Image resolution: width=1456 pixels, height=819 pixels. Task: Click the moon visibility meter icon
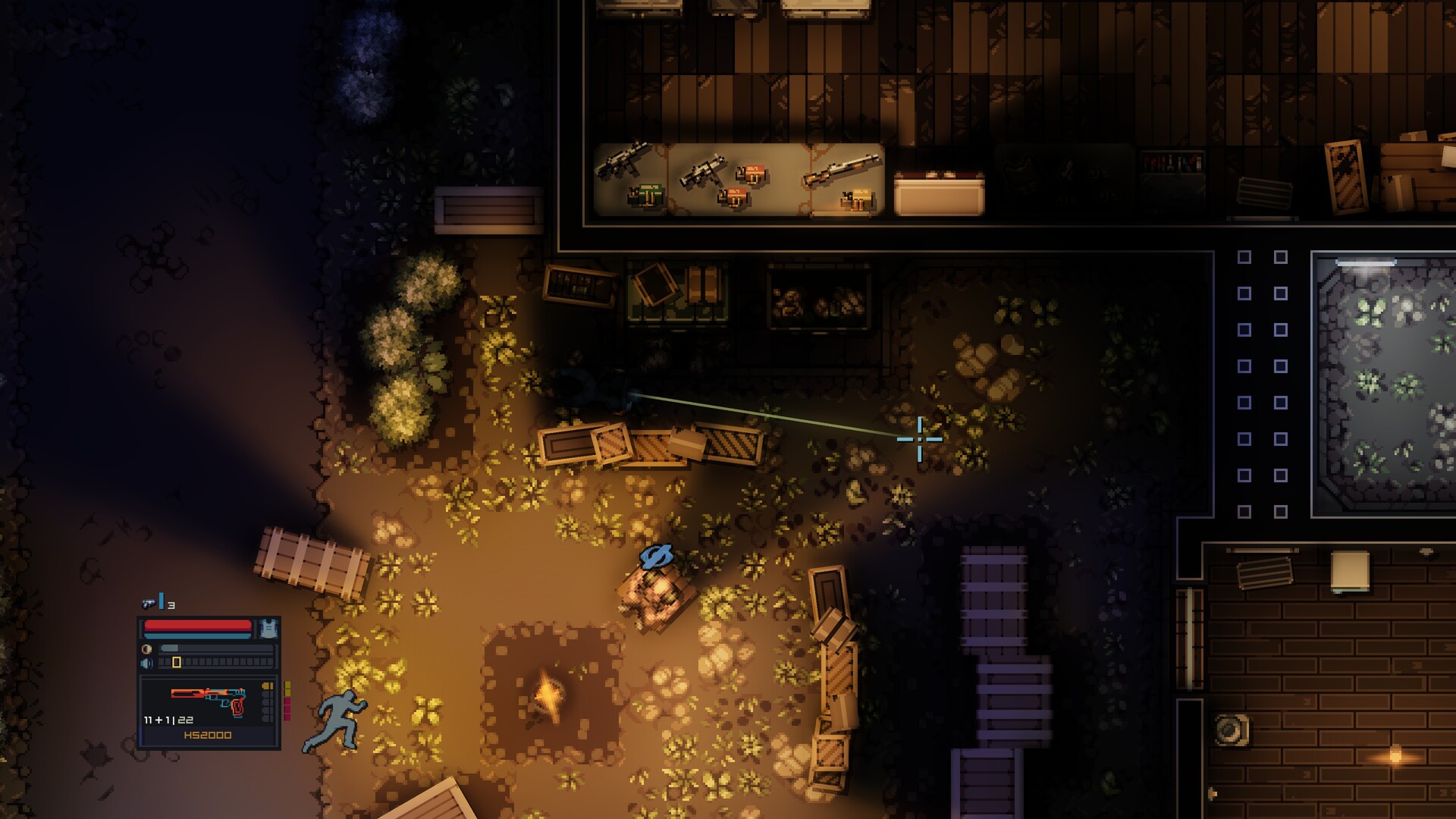click(x=146, y=648)
